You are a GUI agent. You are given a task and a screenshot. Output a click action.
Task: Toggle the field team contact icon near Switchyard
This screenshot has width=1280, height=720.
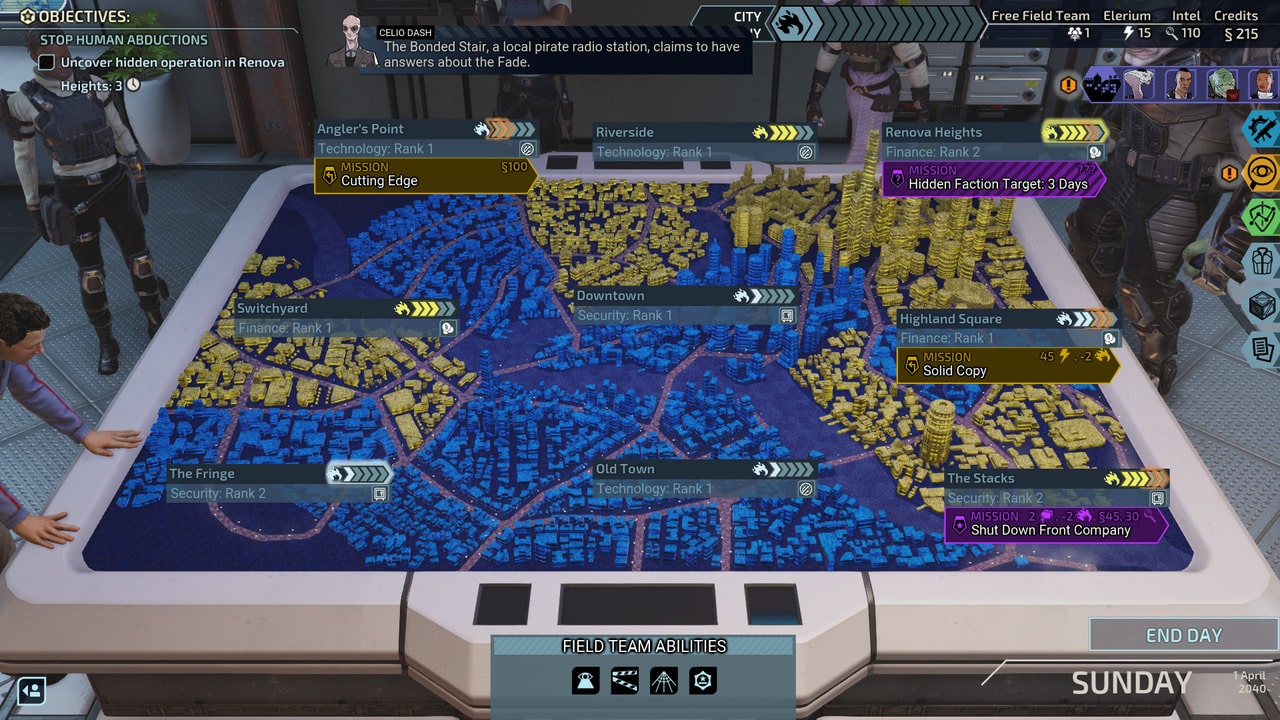point(449,328)
